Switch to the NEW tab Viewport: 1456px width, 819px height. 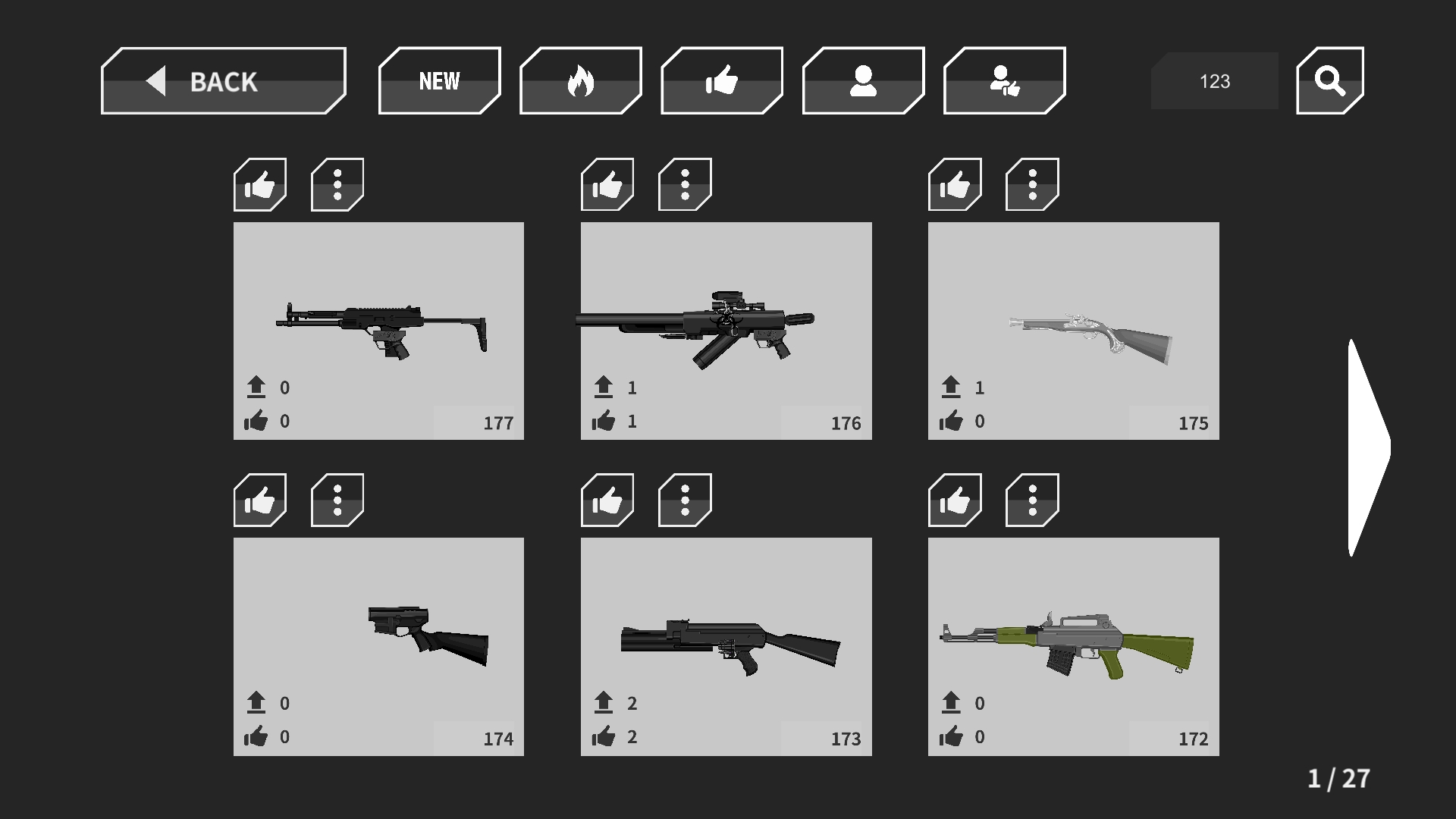[x=439, y=80]
